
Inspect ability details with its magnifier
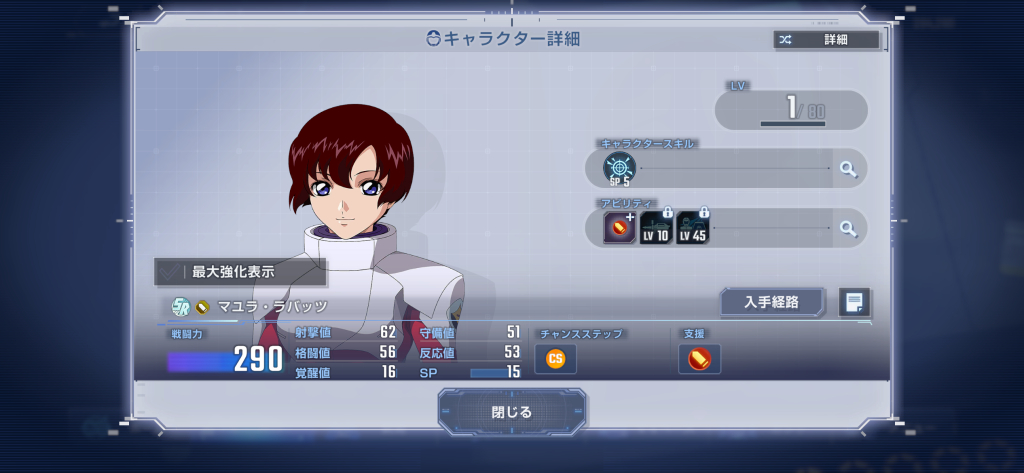click(848, 228)
